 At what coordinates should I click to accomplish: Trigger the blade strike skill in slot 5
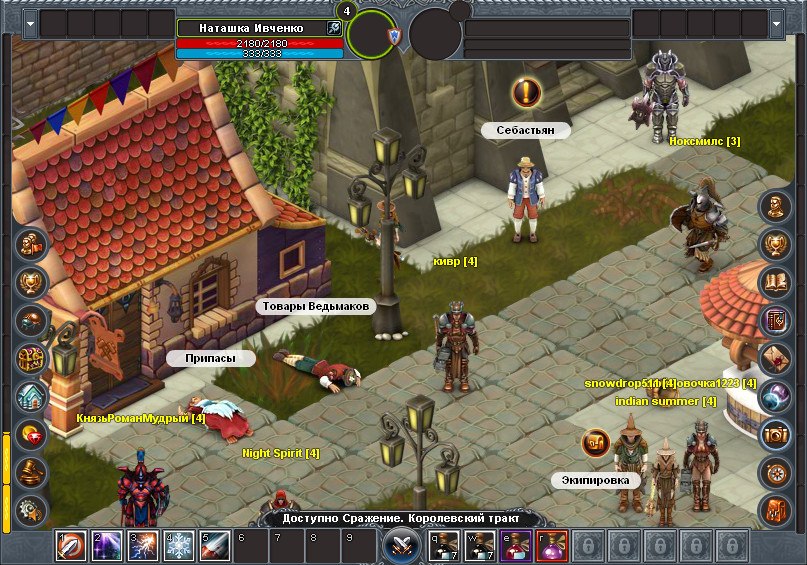tap(215, 546)
